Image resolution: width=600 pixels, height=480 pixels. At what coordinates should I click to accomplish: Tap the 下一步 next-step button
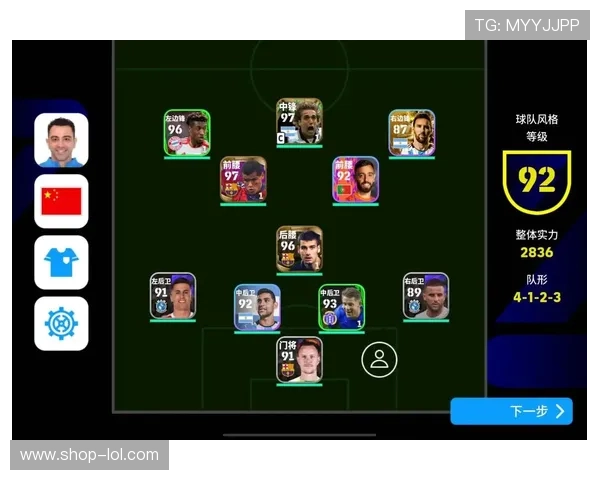511,411
